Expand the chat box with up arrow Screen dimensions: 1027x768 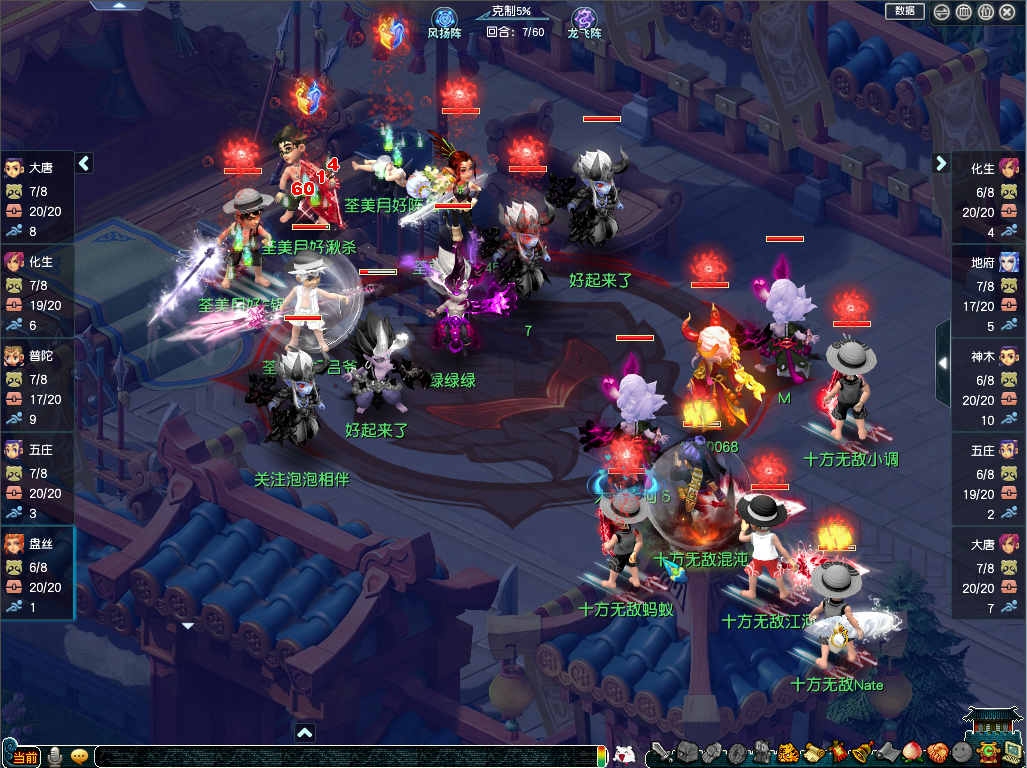[305, 733]
